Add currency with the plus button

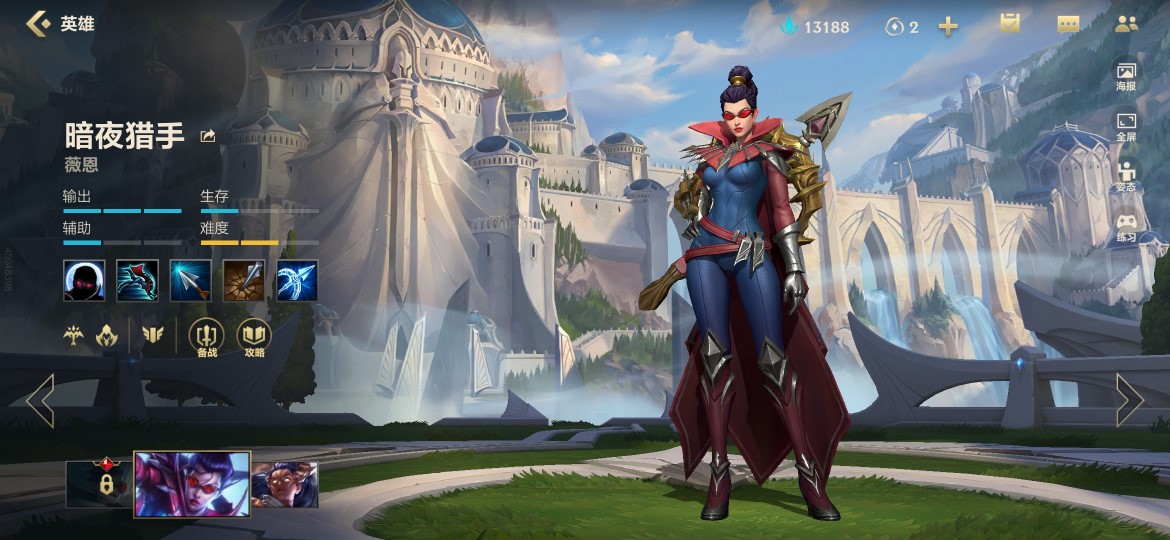click(948, 27)
